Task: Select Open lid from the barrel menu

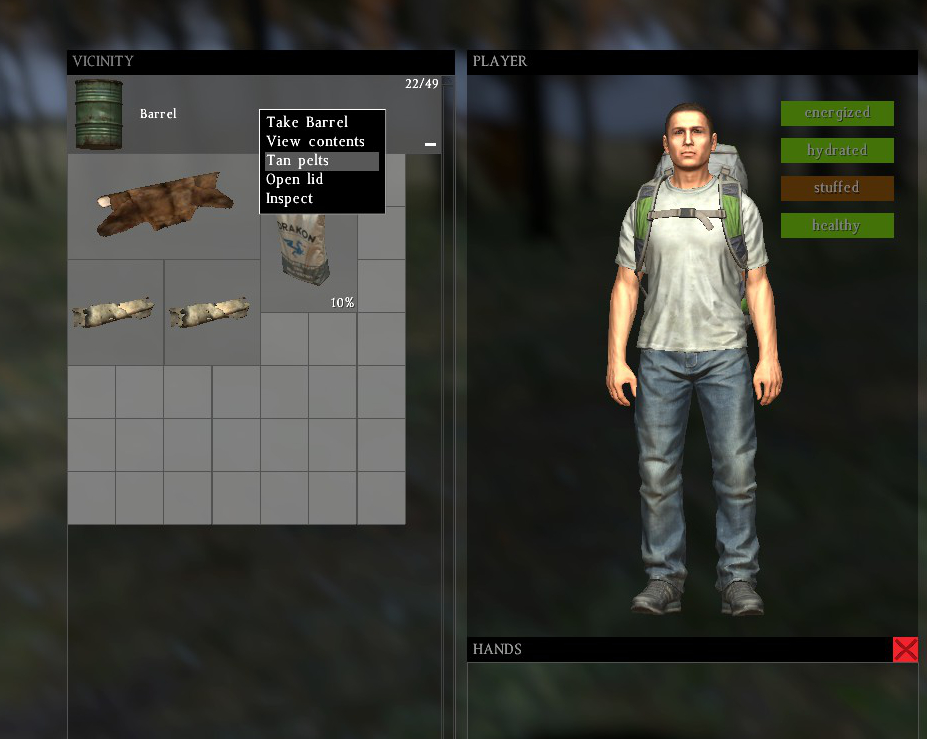Action: pos(294,179)
